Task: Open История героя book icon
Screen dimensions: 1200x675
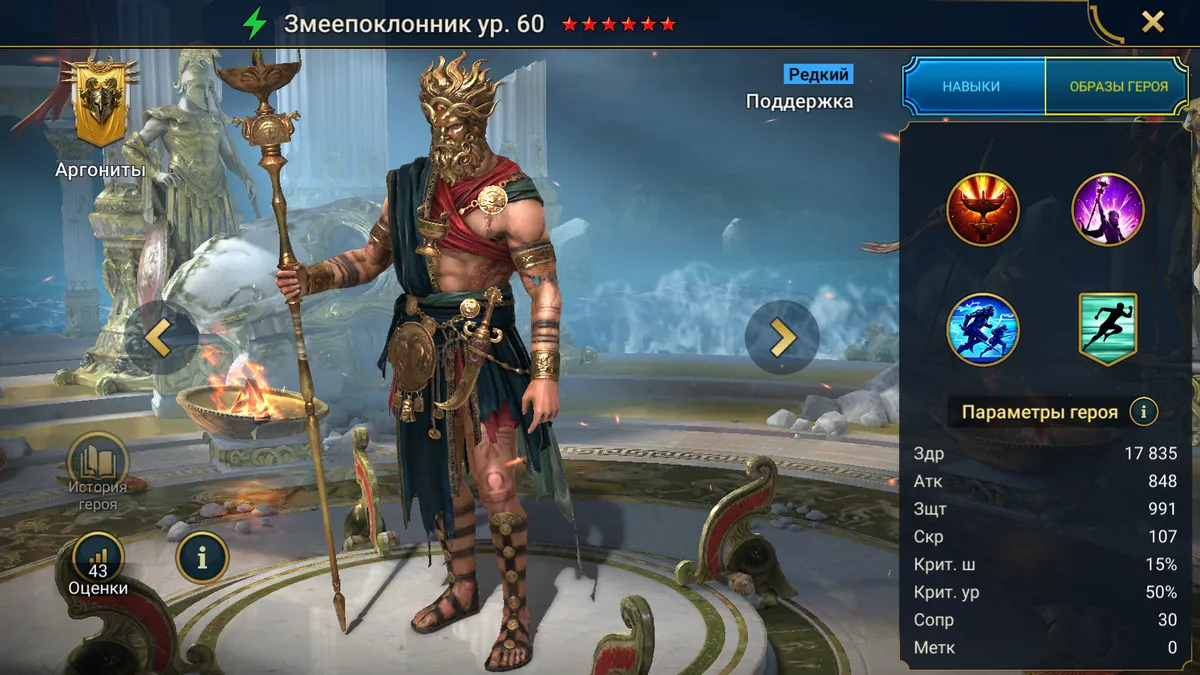Action: [x=98, y=465]
